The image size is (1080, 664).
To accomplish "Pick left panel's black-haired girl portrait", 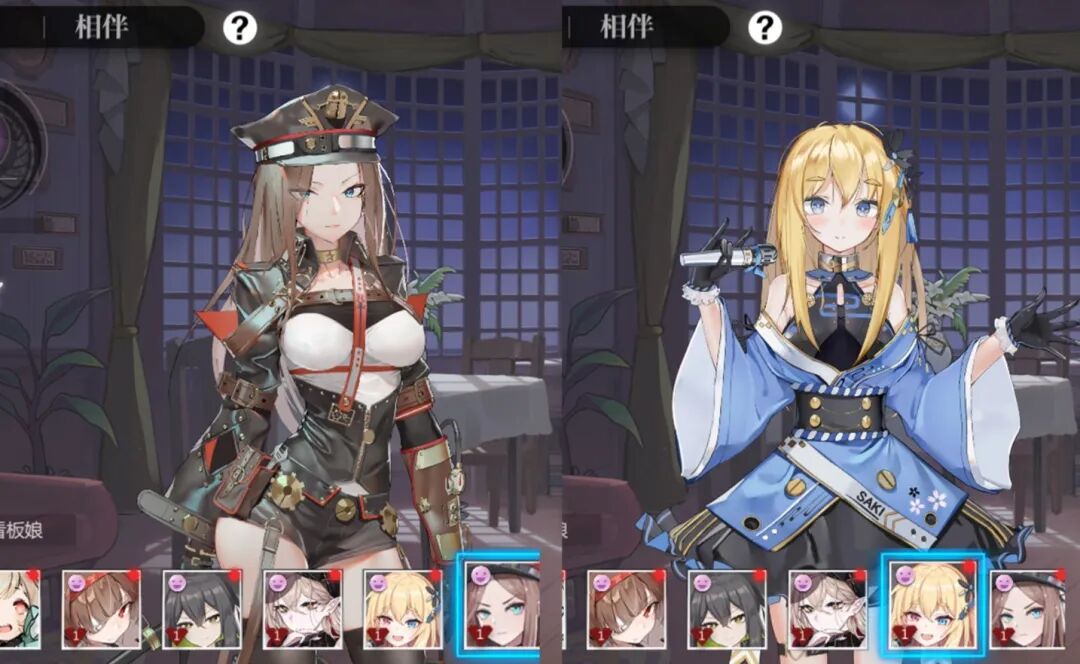I will (x=202, y=609).
